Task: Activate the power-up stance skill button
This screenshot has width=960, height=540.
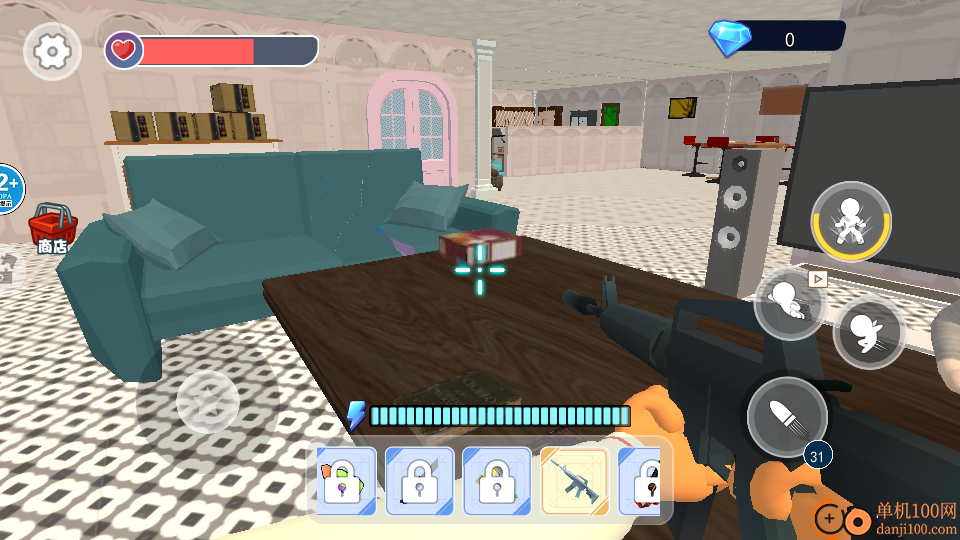Action: [x=851, y=222]
